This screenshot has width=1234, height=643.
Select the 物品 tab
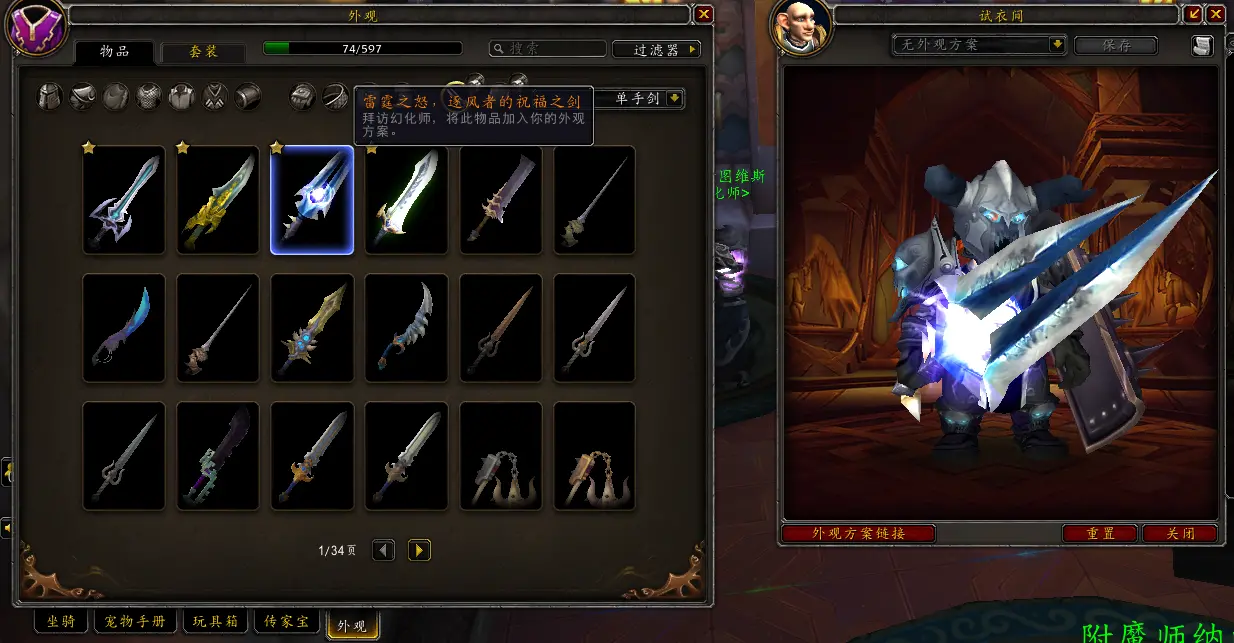coord(115,52)
